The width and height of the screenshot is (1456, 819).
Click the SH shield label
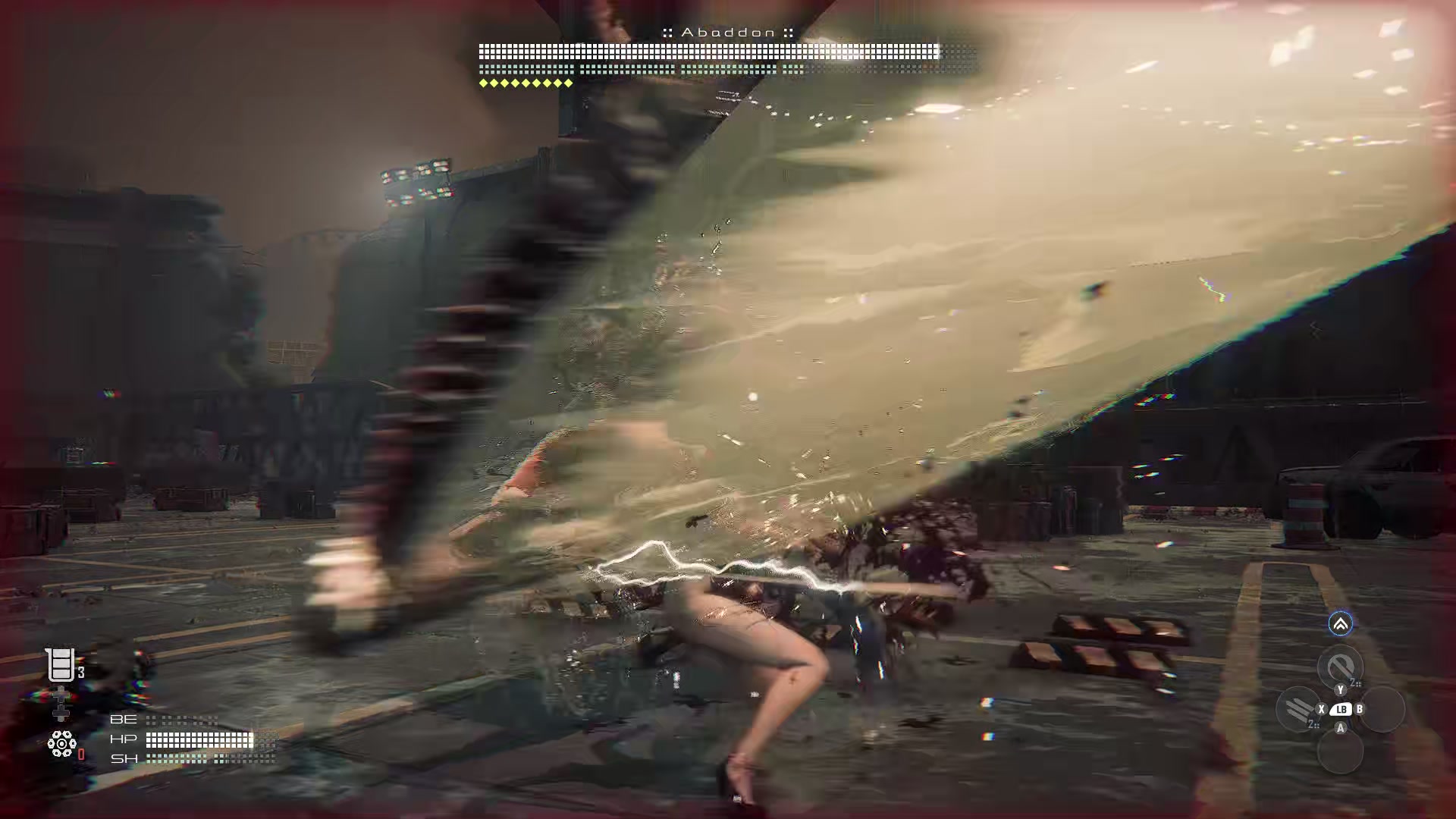(124, 758)
